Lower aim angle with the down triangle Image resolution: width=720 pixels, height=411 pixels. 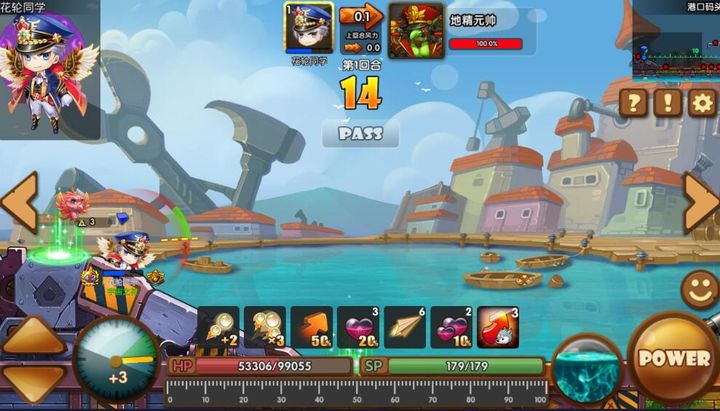pyautogui.click(x=34, y=385)
